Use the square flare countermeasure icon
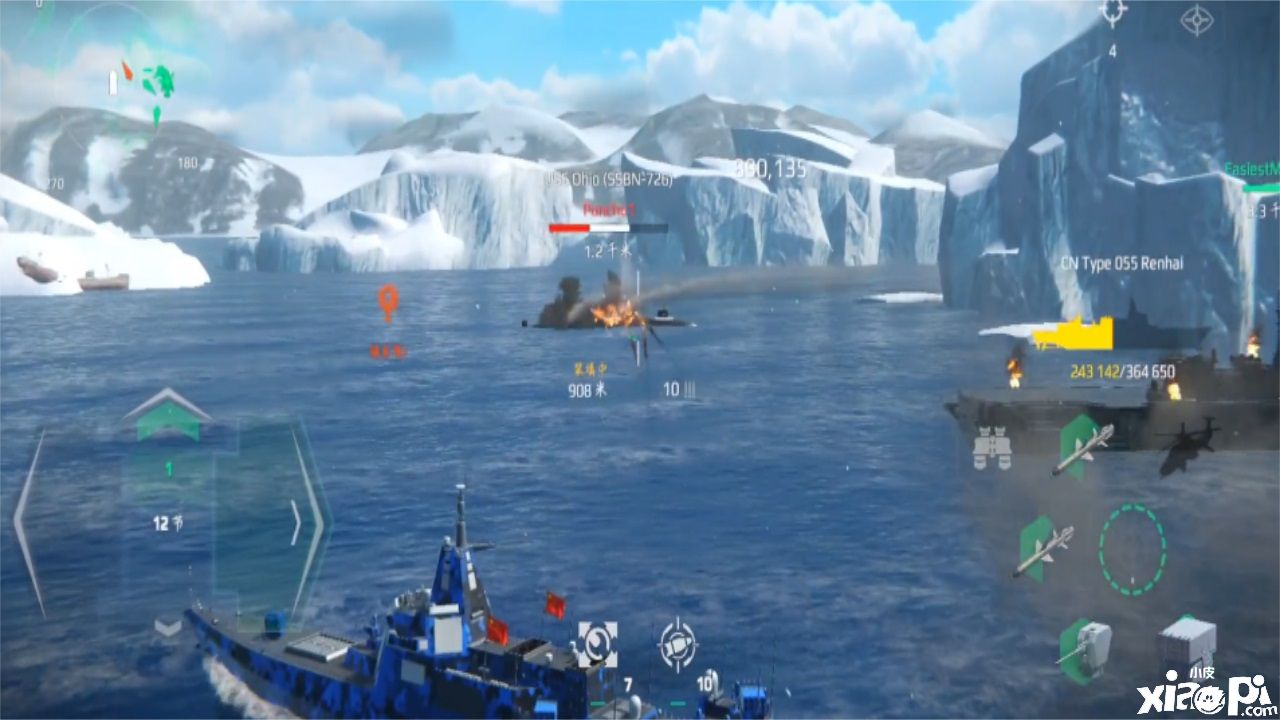The width and height of the screenshot is (1280, 720). point(596,645)
